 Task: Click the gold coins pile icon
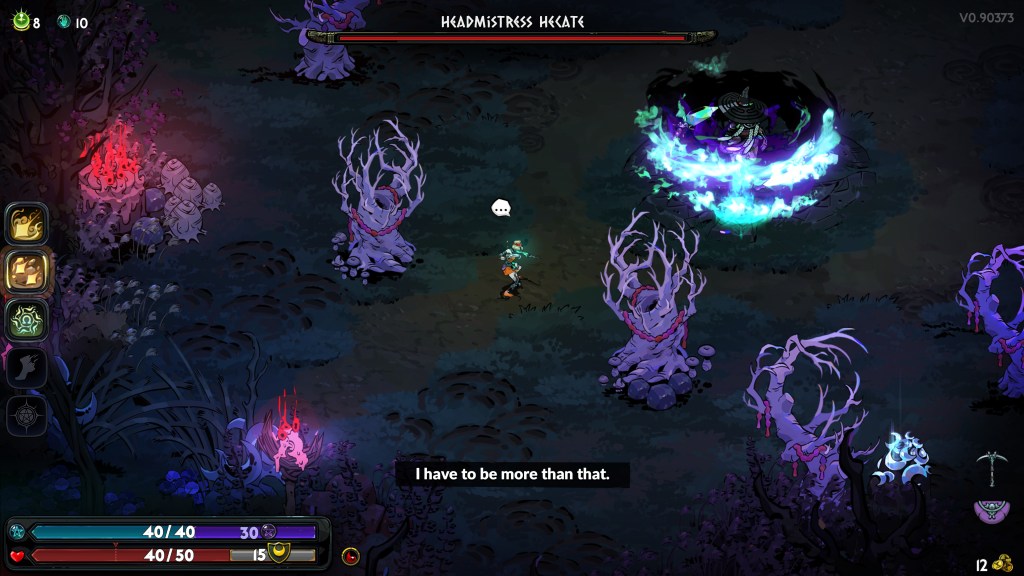coord(1002,565)
